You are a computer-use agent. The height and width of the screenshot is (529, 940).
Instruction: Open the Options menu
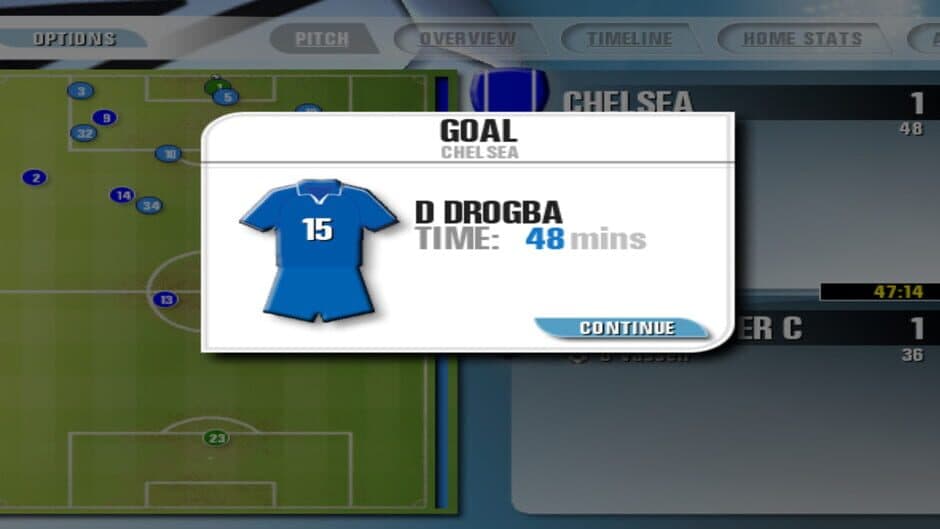[x=74, y=39]
